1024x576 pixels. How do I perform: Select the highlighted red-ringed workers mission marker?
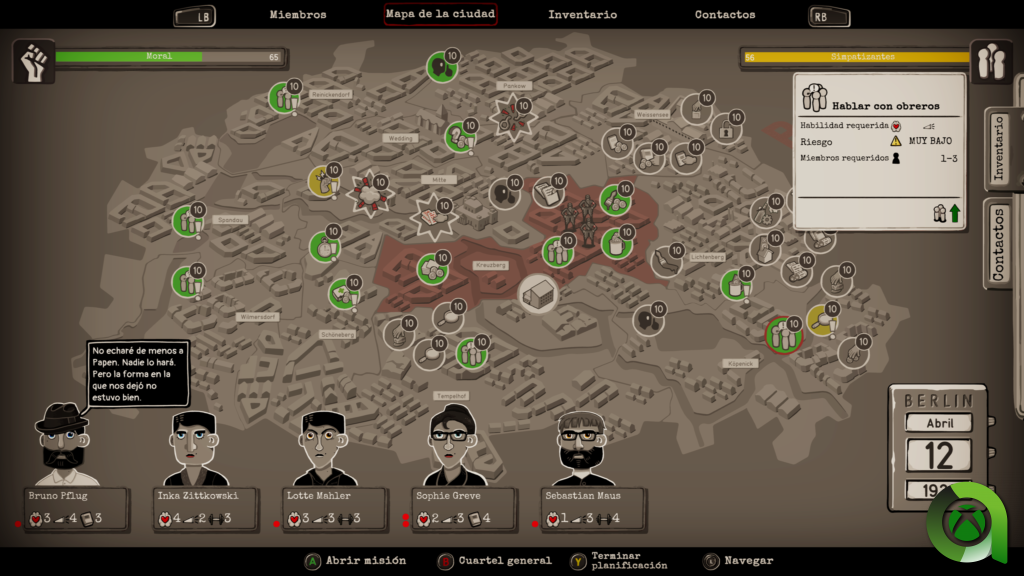782,335
